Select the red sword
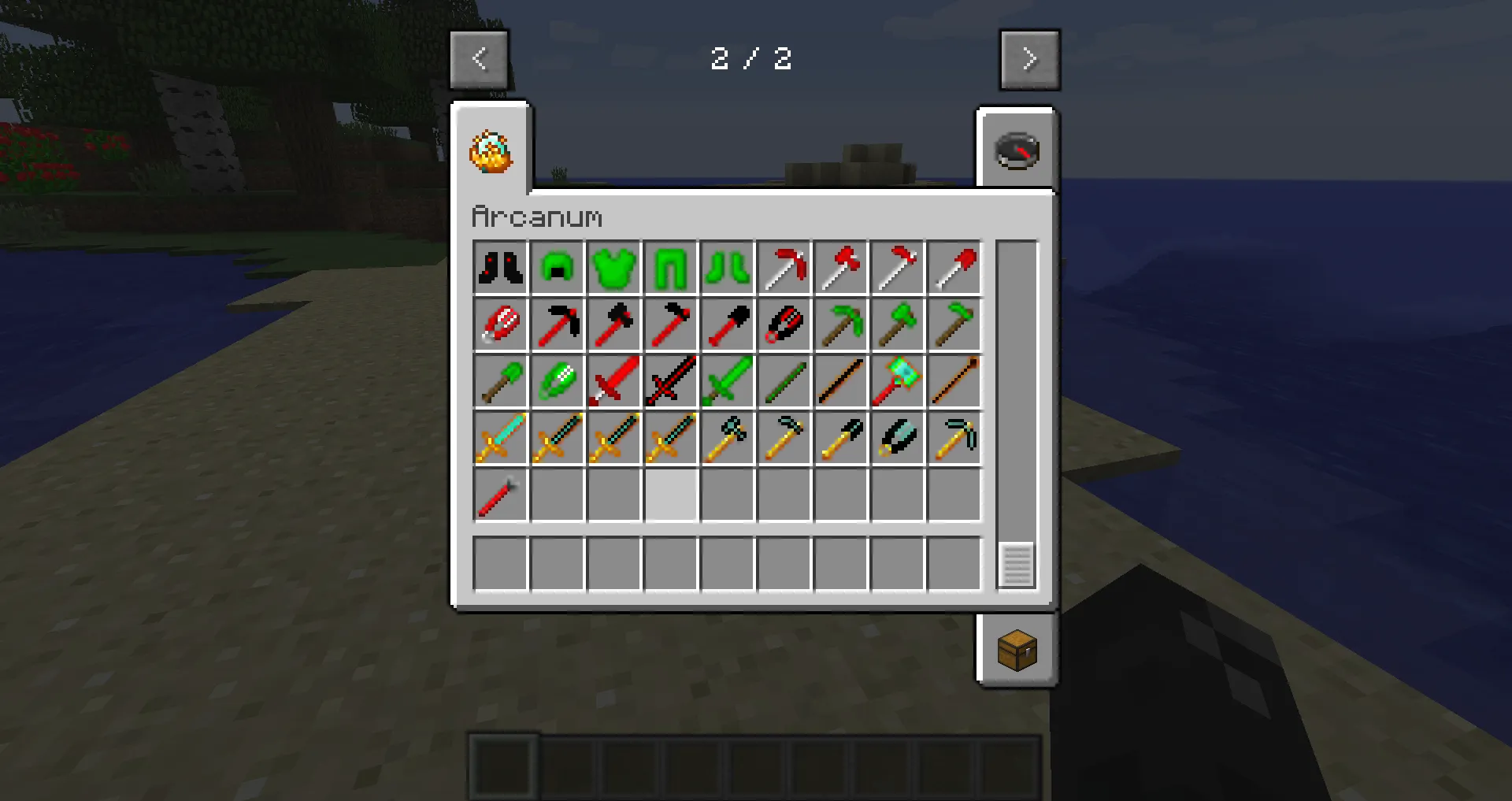Image resolution: width=1512 pixels, height=801 pixels. (613, 381)
